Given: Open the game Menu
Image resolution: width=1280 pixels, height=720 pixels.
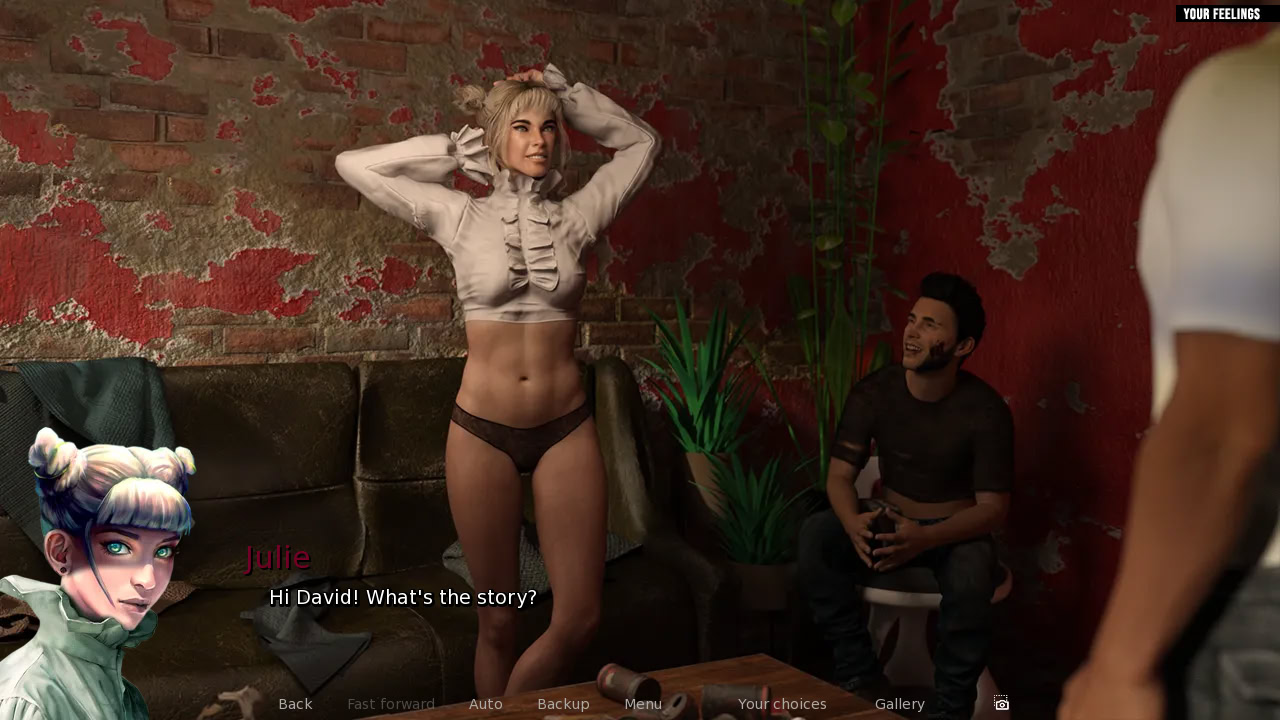Looking at the screenshot, I should (643, 703).
